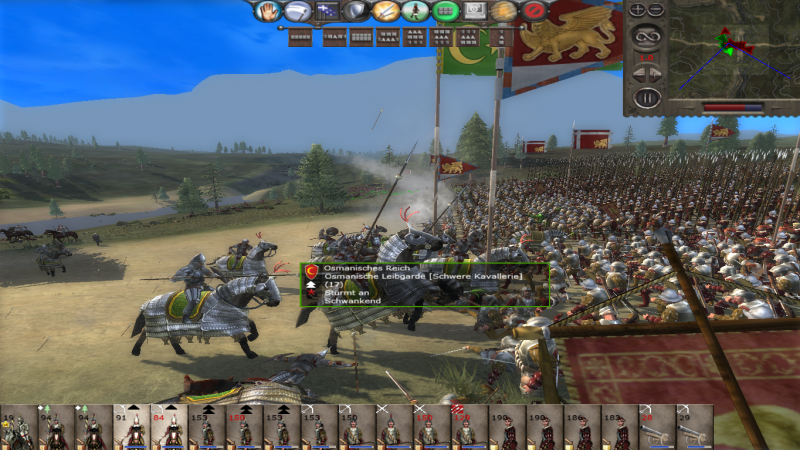Click the red prohibition circle withdraw icon
800x450 pixels.
click(x=534, y=11)
